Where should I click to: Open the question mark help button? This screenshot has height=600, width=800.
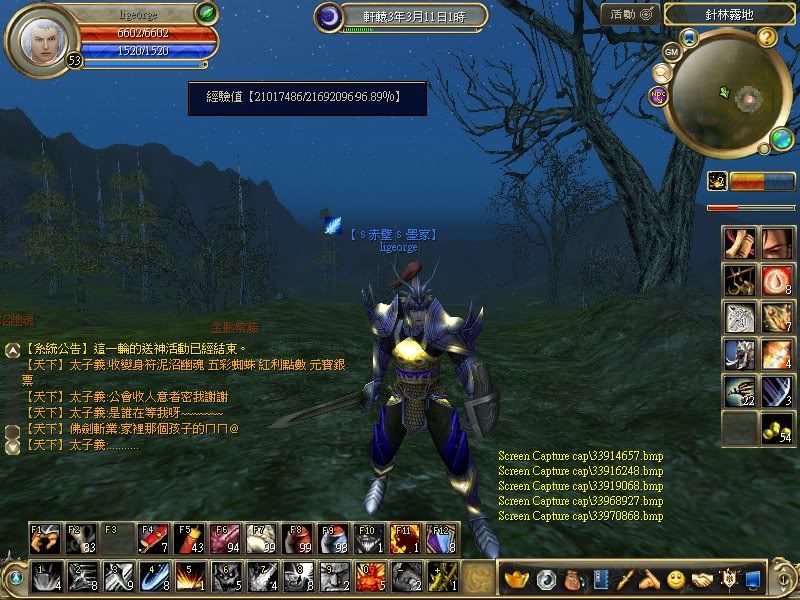[x=767, y=38]
